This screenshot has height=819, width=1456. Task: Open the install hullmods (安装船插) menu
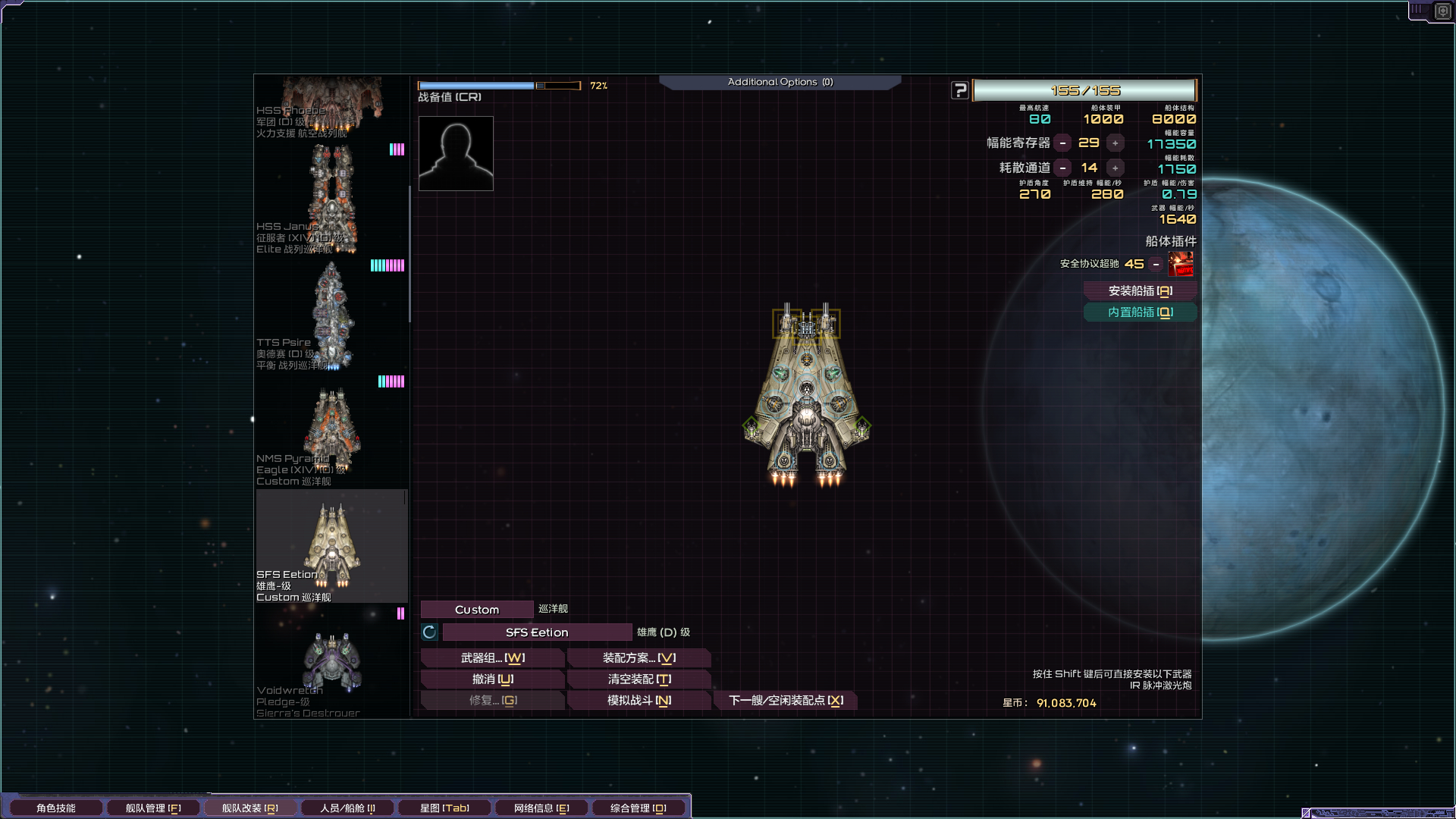[1140, 291]
